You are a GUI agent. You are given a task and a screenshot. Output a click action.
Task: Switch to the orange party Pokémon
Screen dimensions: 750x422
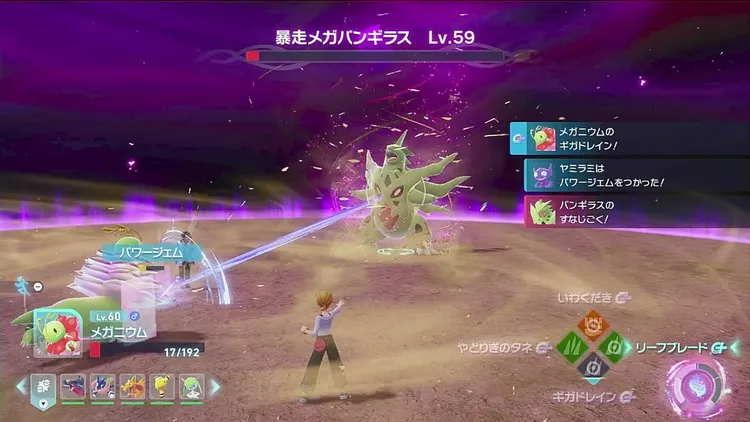(131, 387)
